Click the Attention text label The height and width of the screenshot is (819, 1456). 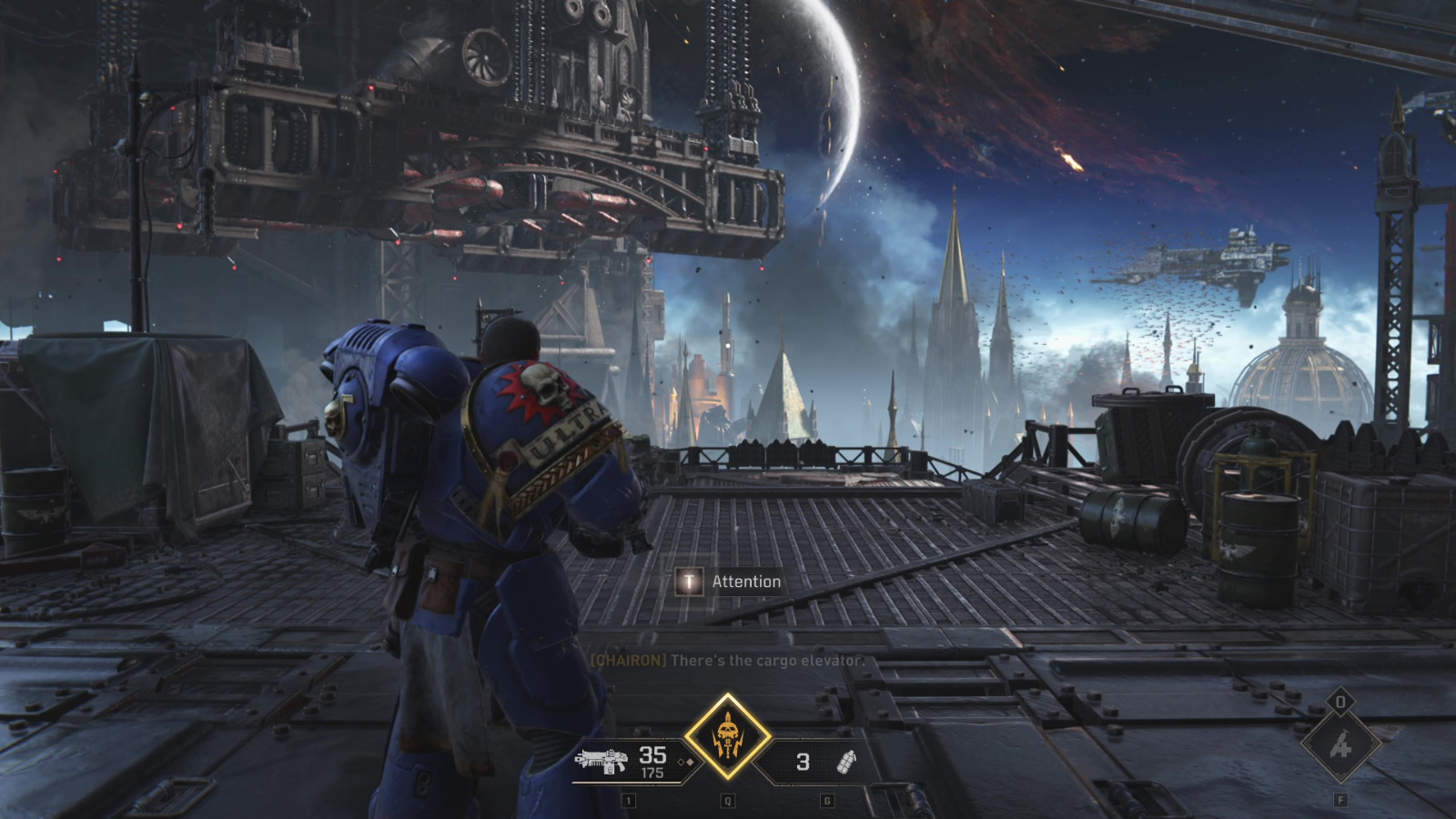click(x=748, y=581)
